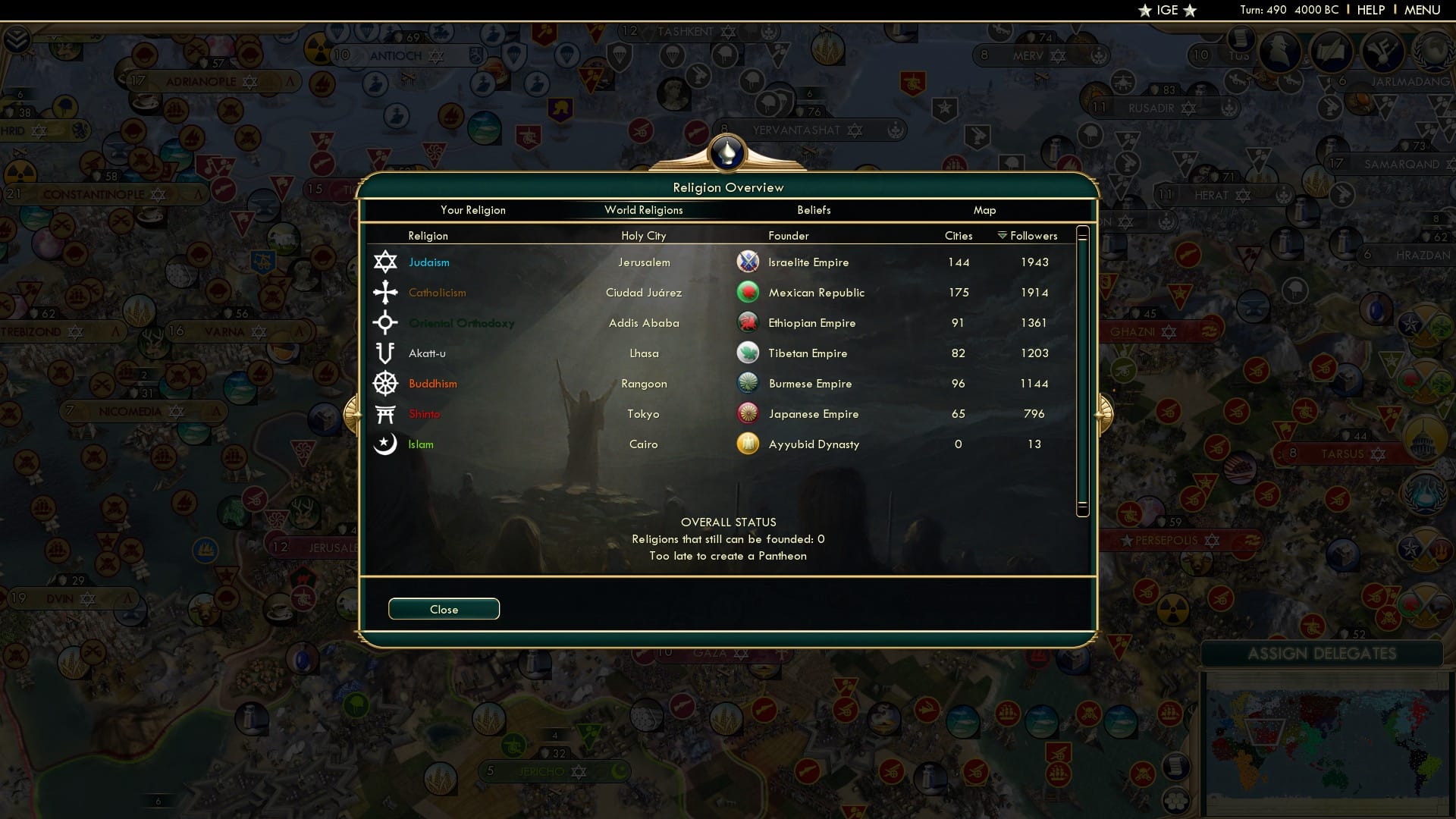Select the Oriental Orthodoxy religion icon
The height and width of the screenshot is (819, 1456).
386,322
